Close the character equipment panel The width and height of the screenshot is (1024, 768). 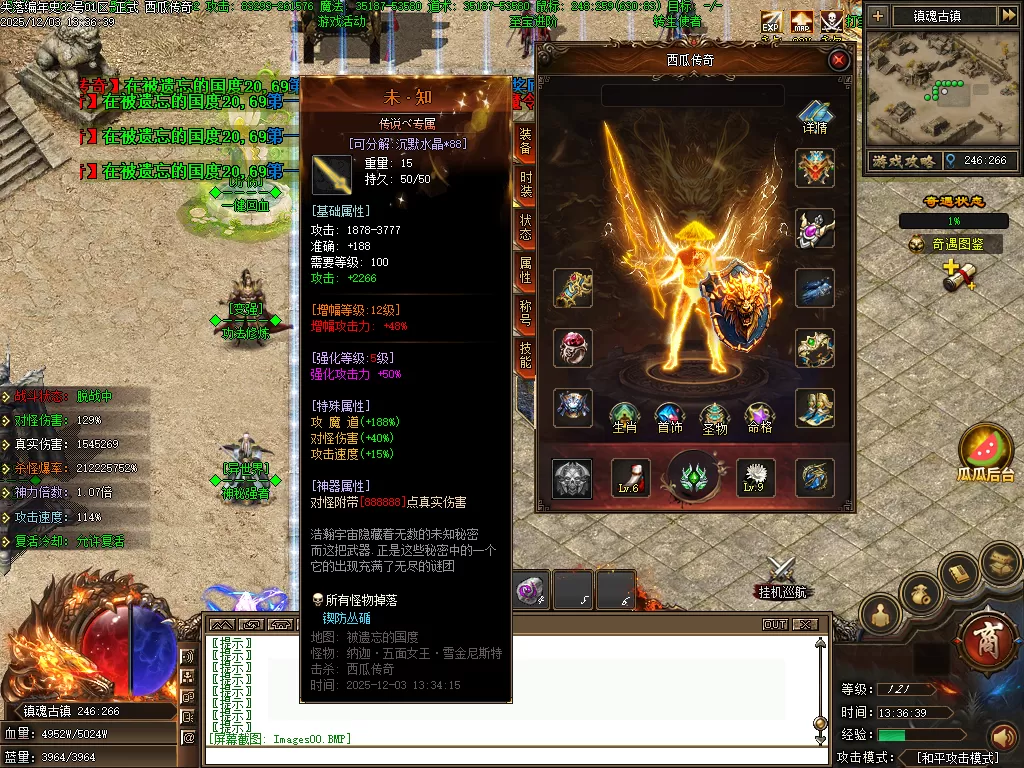pyautogui.click(x=839, y=61)
